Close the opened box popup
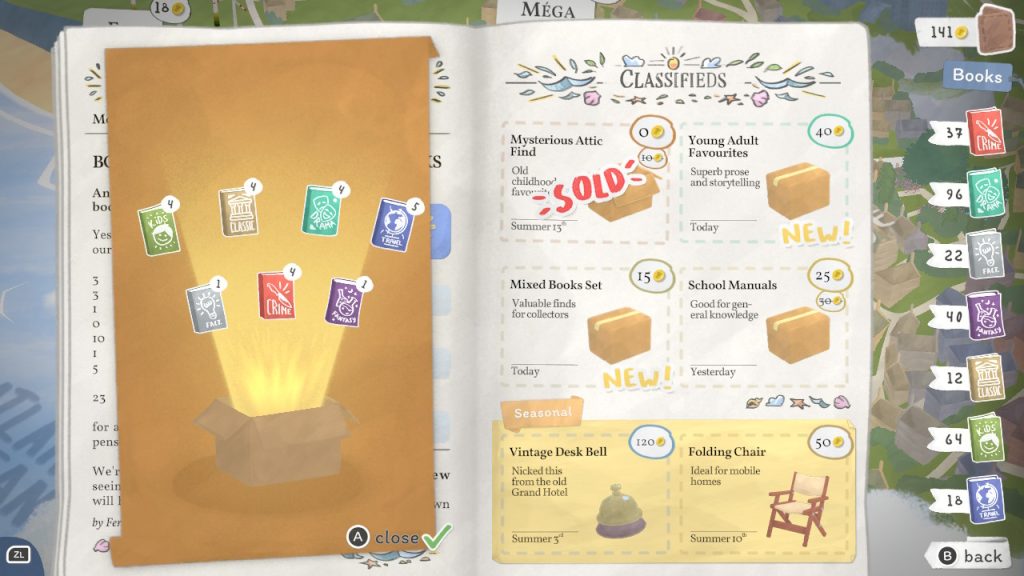Viewport: 1024px width, 576px height. pyautogui.click(x=397, y=538)
